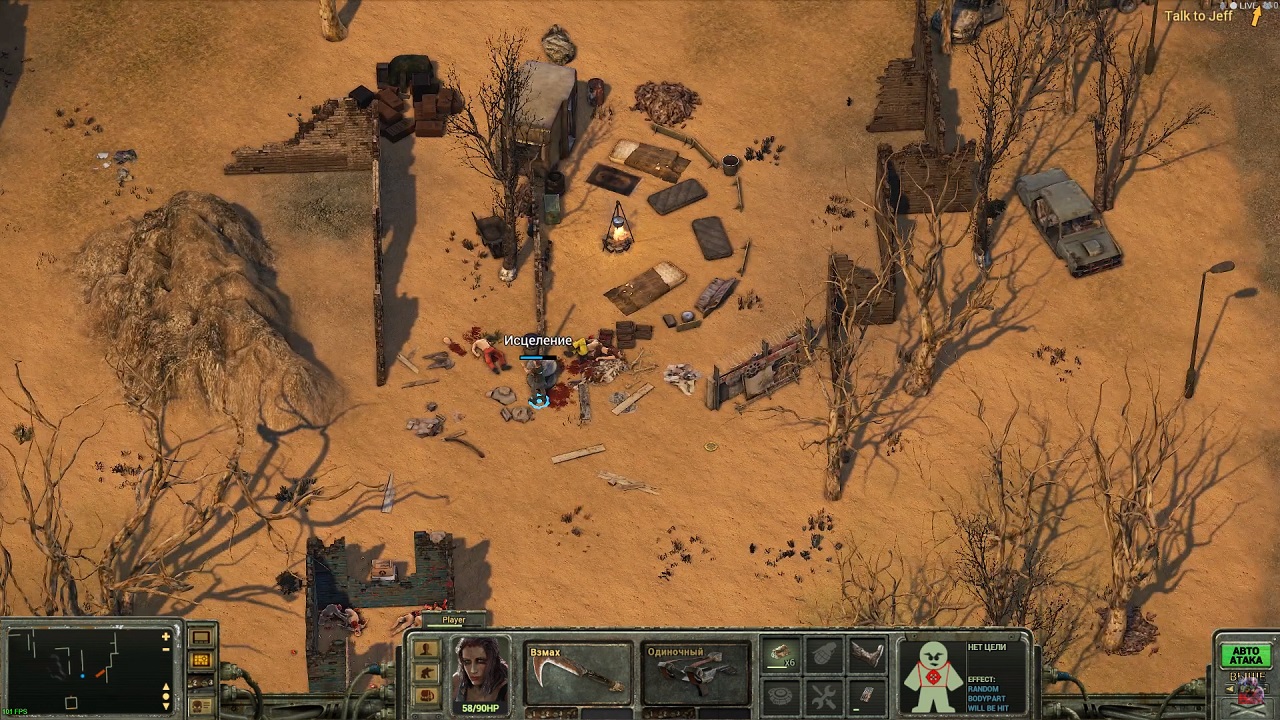Enable the green АВТО АТАКА mode
This screenshot has width=1280, height=720.
pos(1246,655)
